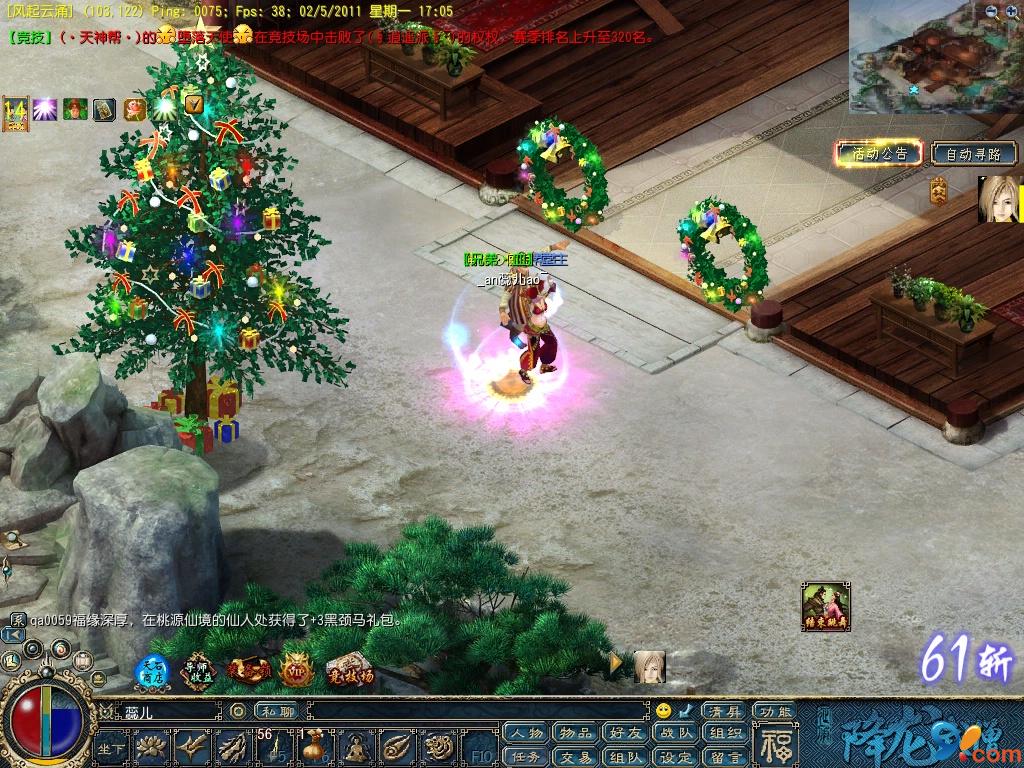Open the 活动公告 event announcements
This screenshot has height=768, width=1024.
pyautogui.click(x=876, y=153)
